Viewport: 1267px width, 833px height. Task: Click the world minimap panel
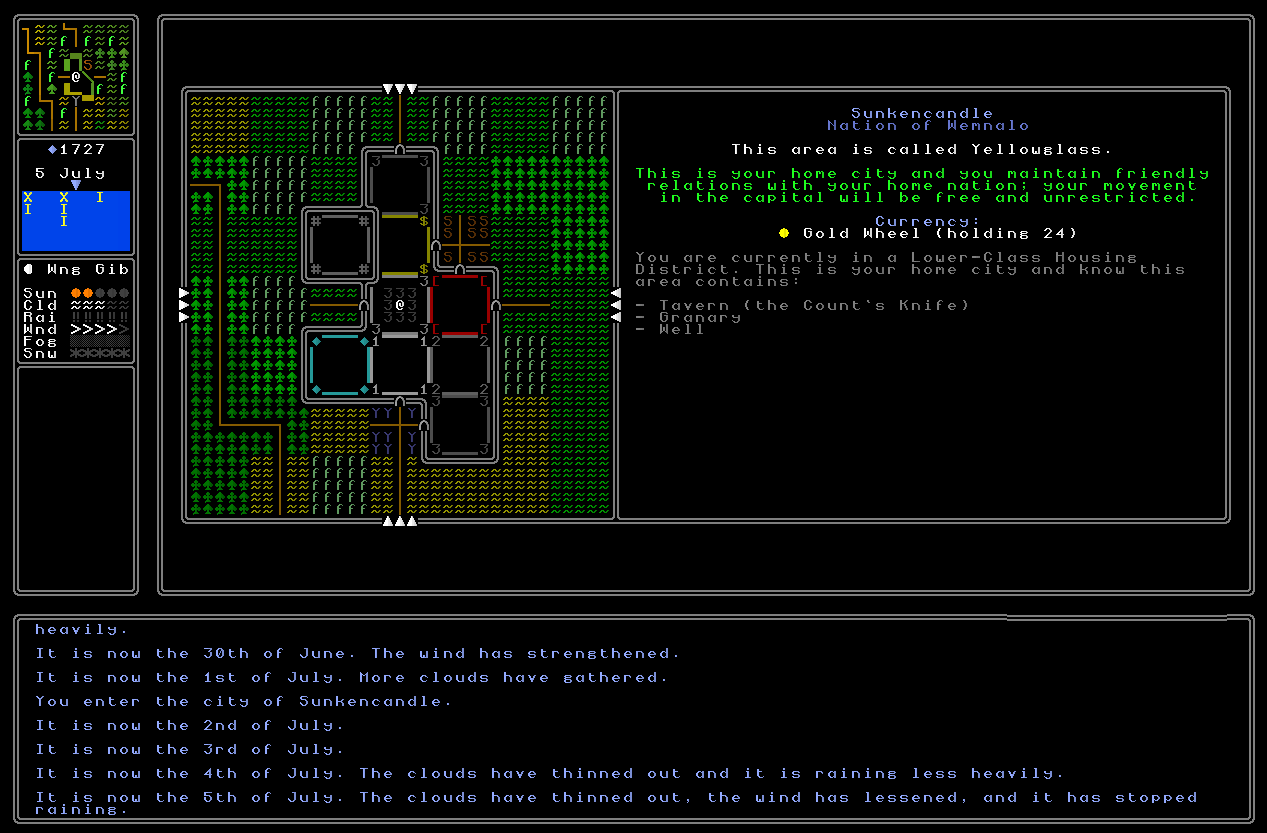click(x=76, y=76)
